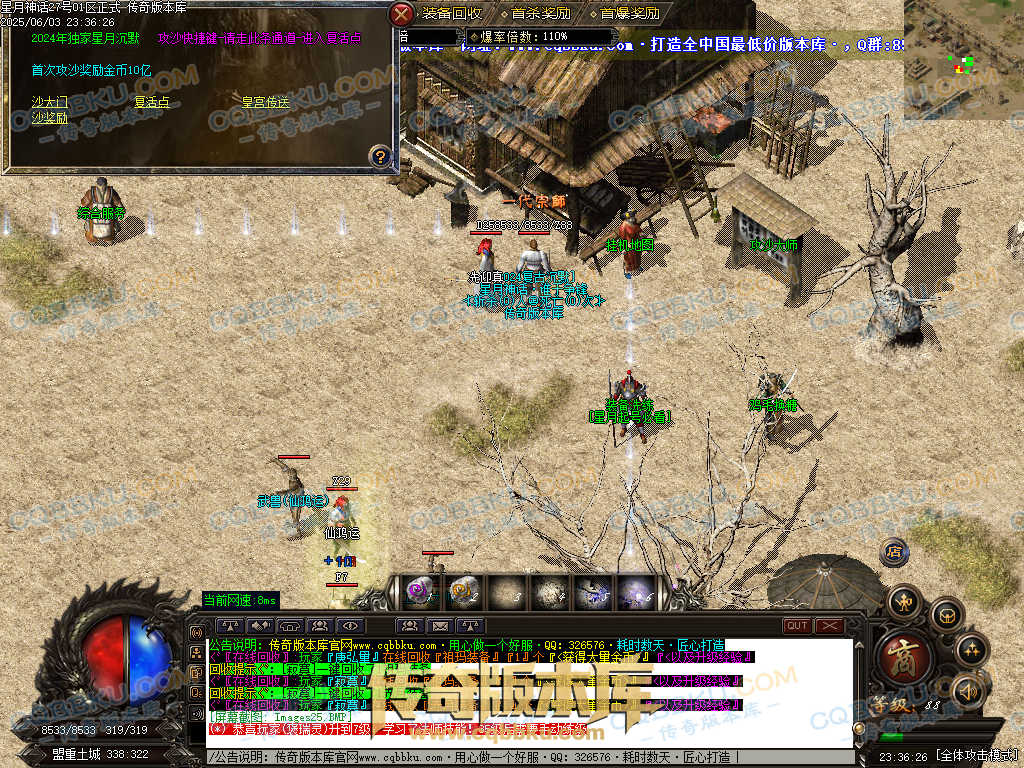This screenshot has width=1024, height=768.
Task: Toggle sound with the speaker icon
Action: tap(967, 691)
